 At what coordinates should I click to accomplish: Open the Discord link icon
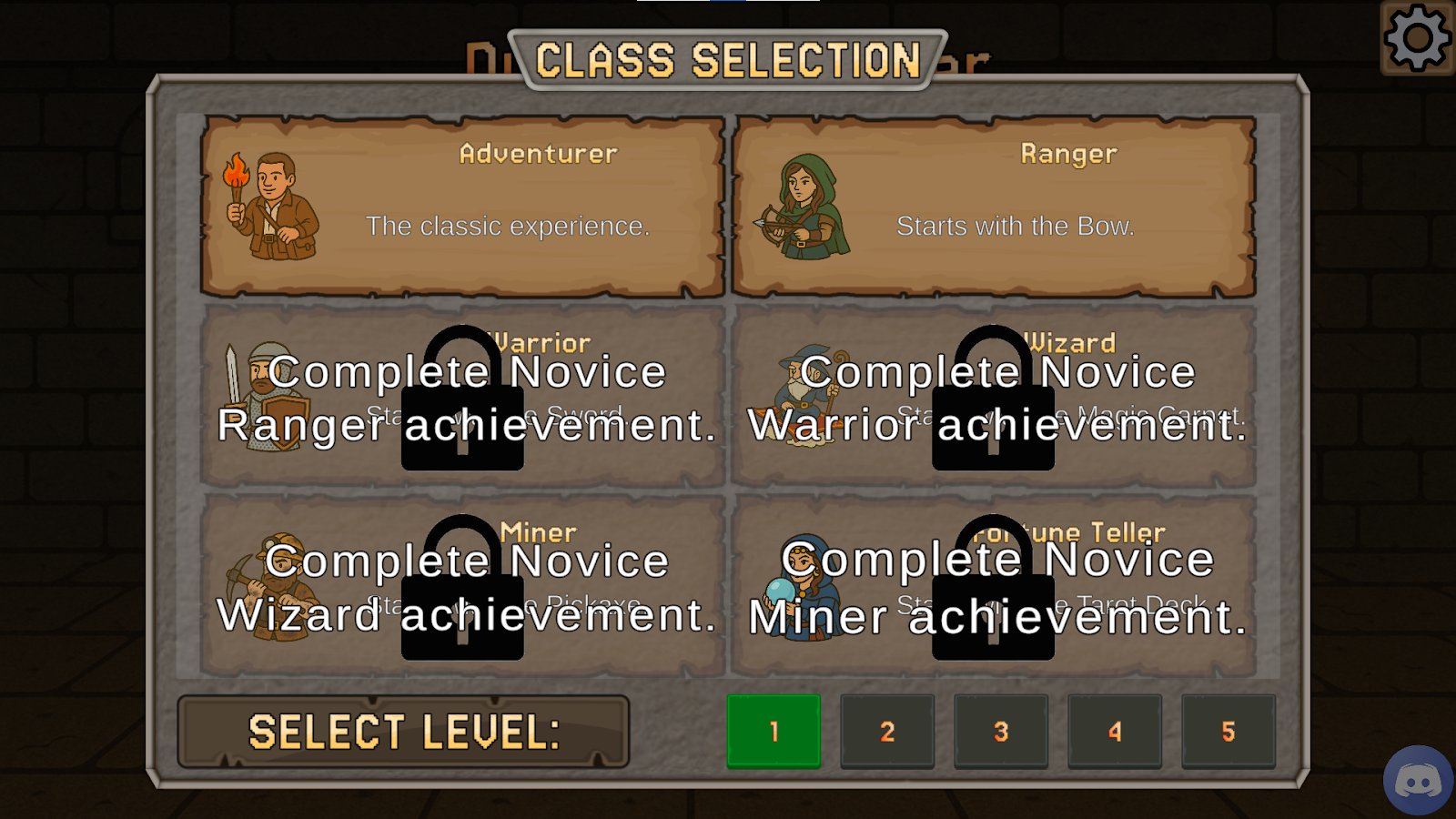(x=1418, y=780)
